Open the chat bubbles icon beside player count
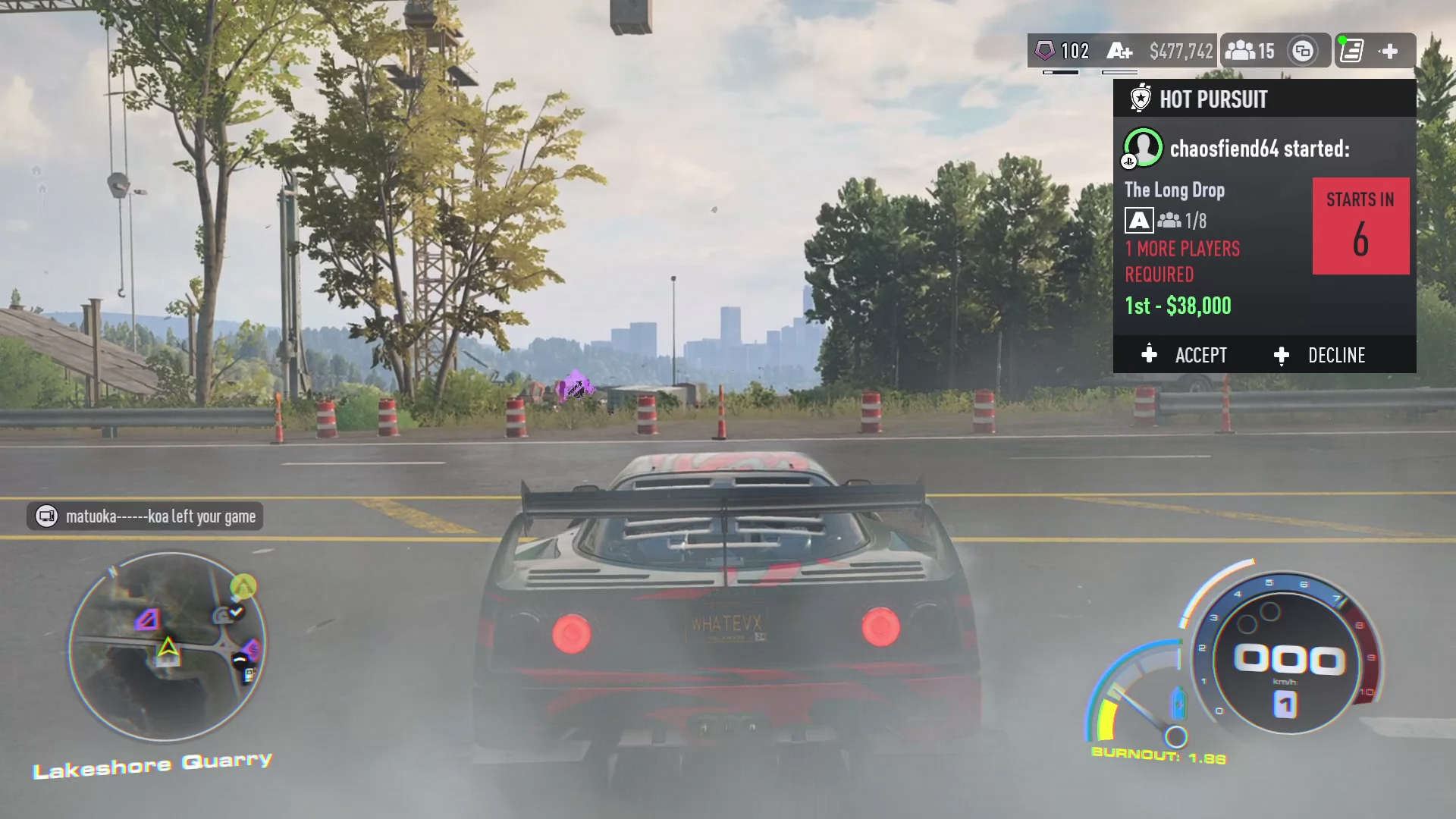Screen dimensions: 1456x819 [x=1303, y=51]
